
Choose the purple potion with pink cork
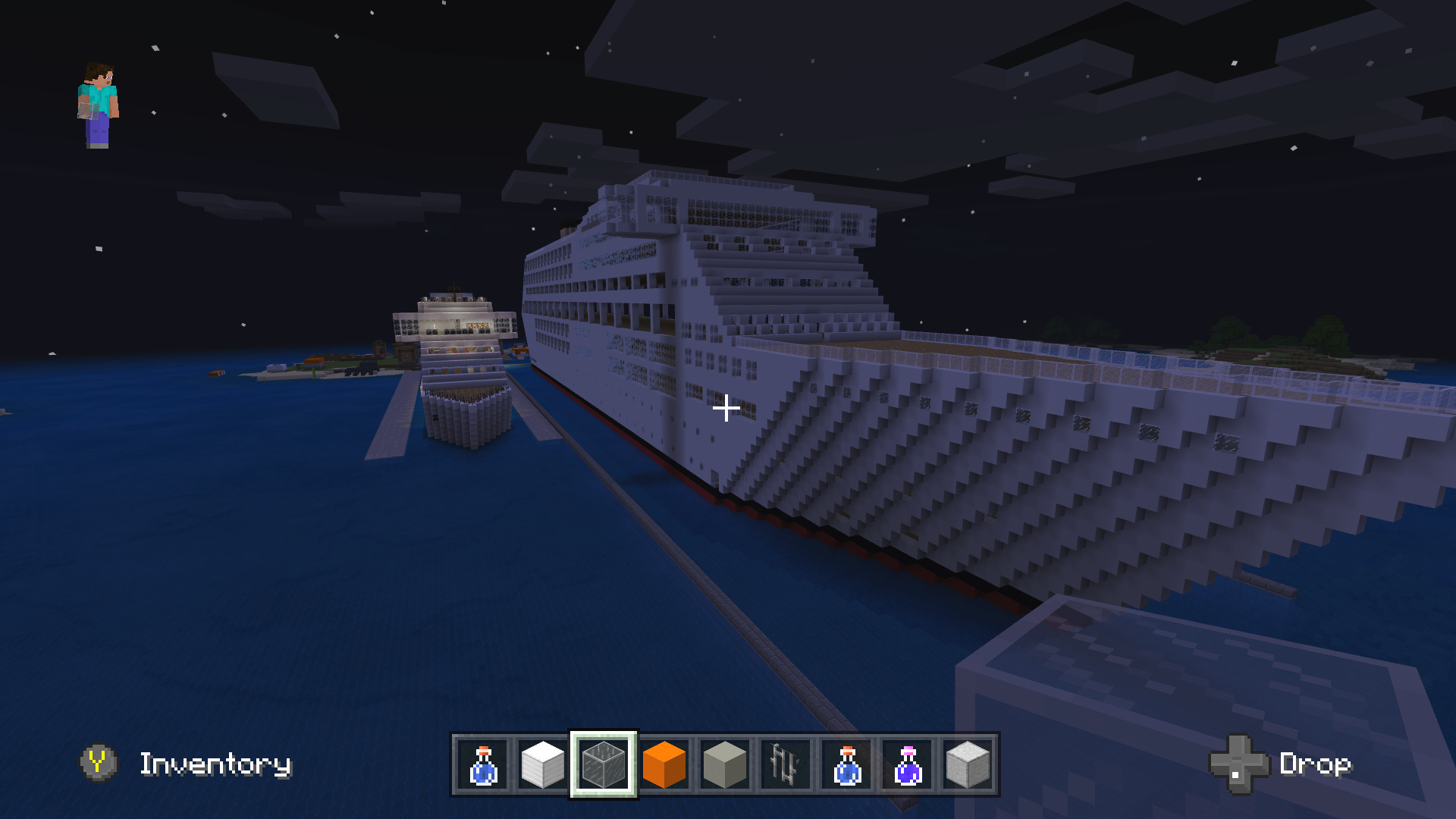pyautogui.click(x=908, y=764)
